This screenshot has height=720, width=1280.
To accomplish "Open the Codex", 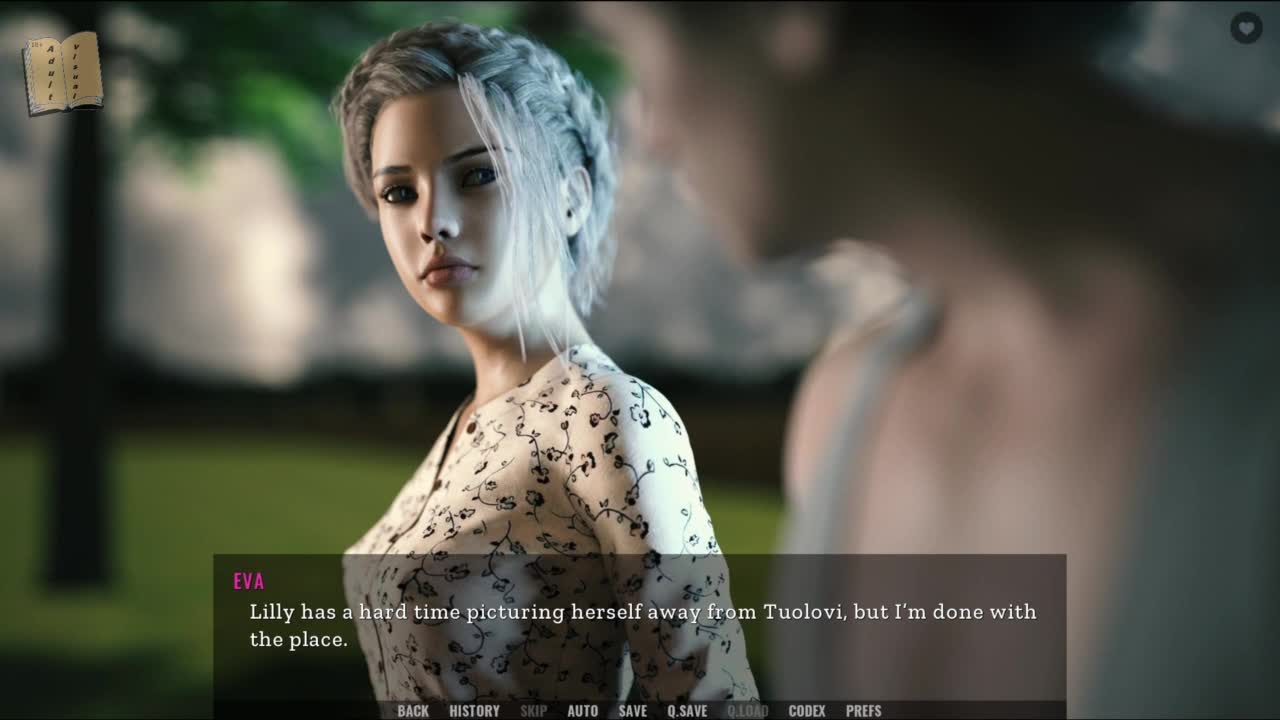I will click(807, 711).
